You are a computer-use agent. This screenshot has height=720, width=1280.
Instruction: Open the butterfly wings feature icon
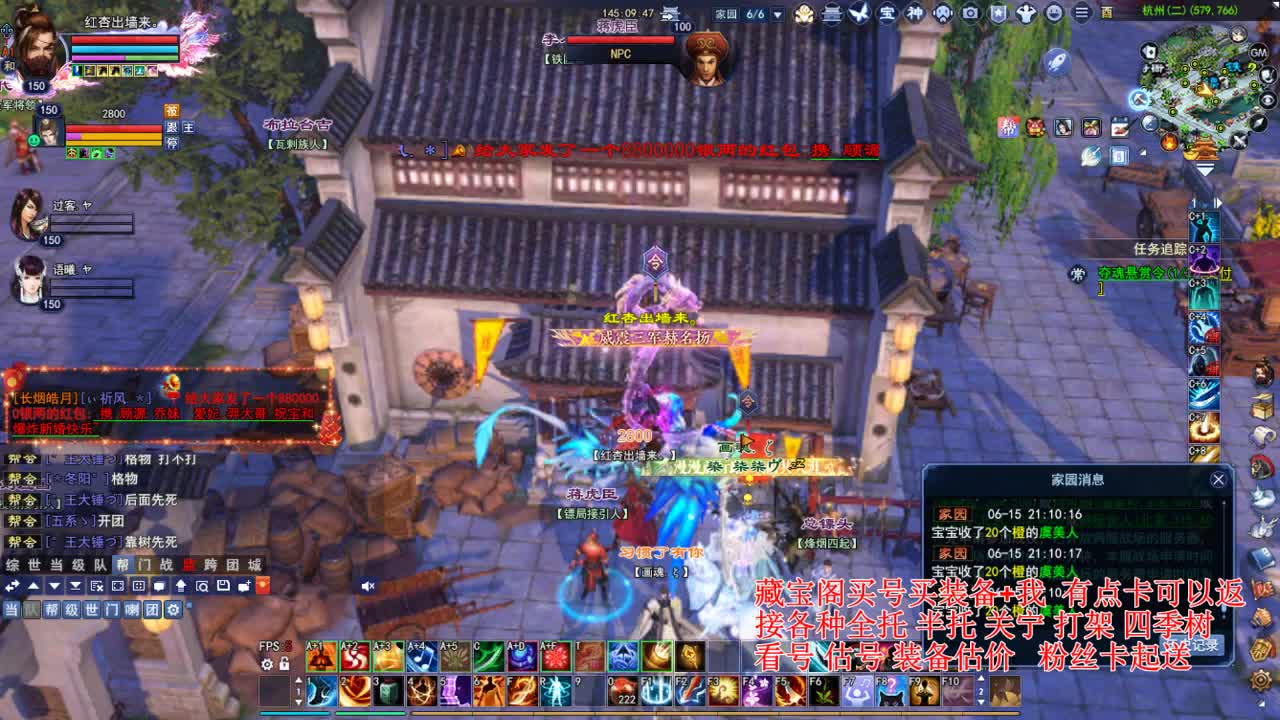tap(858, 13)
